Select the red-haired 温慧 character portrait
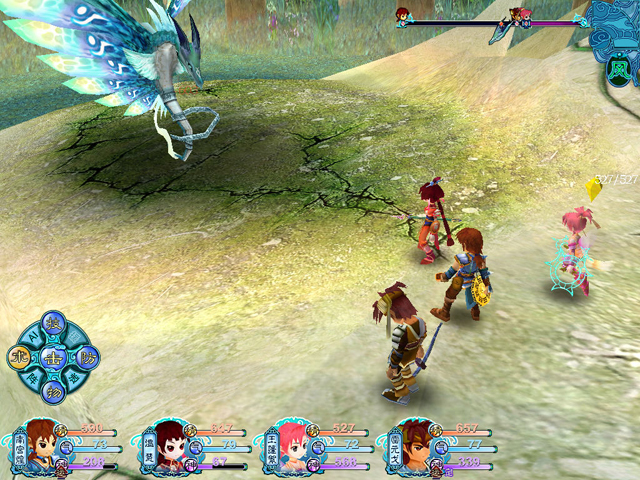This screenshot has width=640, height=480. [x=167, y=446]
